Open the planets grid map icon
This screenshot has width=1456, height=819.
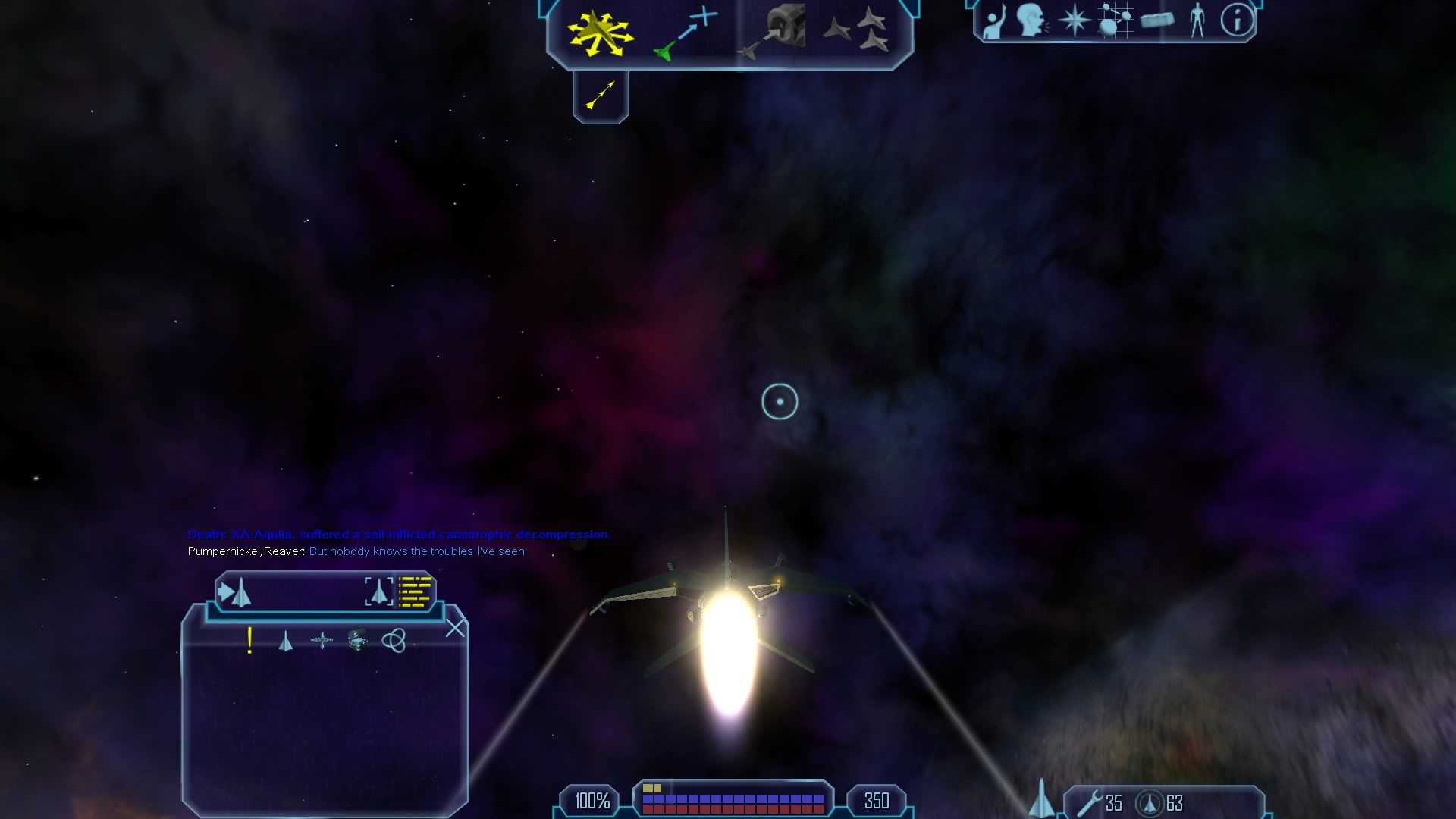pyautogui.click(x=1115, y=20)
